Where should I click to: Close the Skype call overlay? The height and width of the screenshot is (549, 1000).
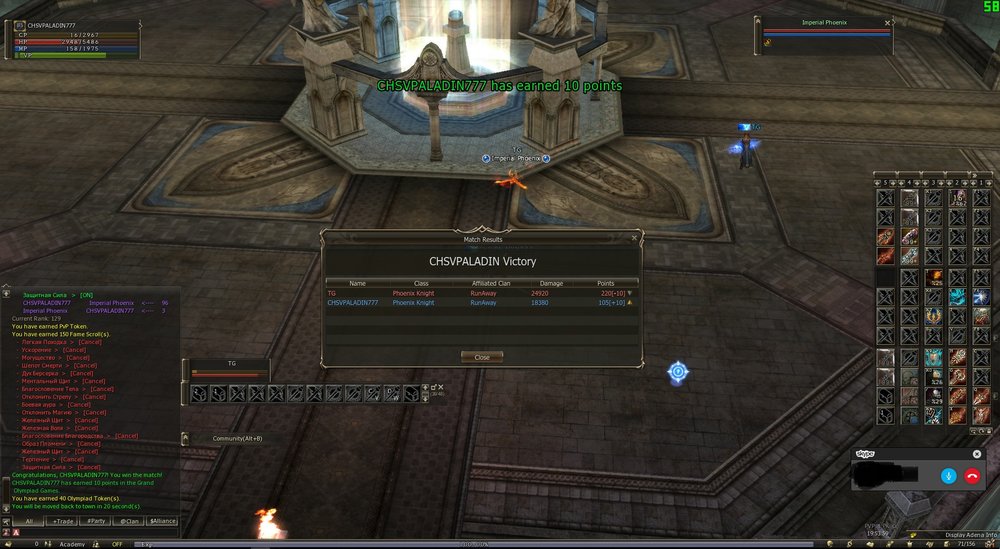coord(977,454)
